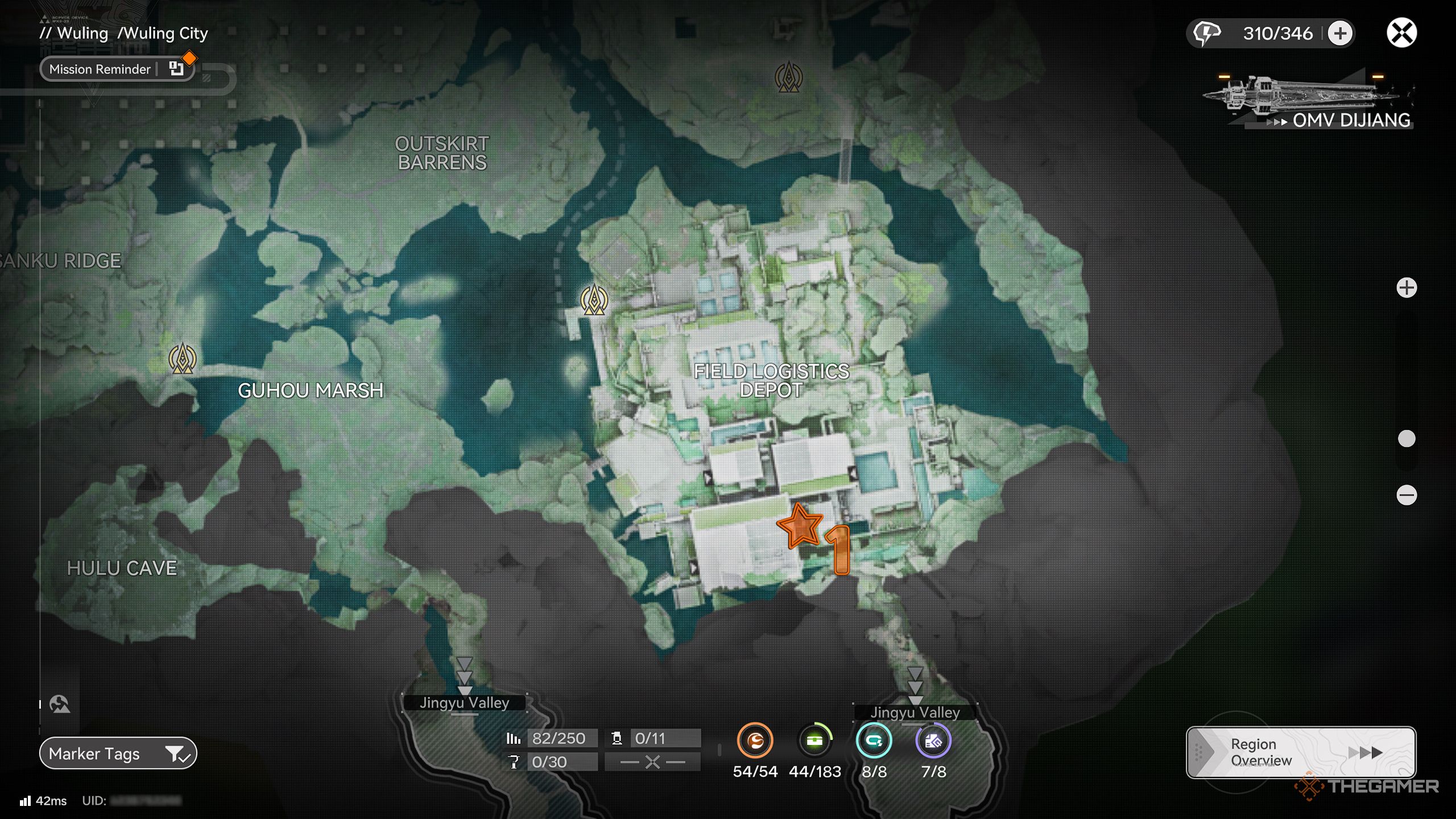Select the orange star map marker

click(800, 526)
